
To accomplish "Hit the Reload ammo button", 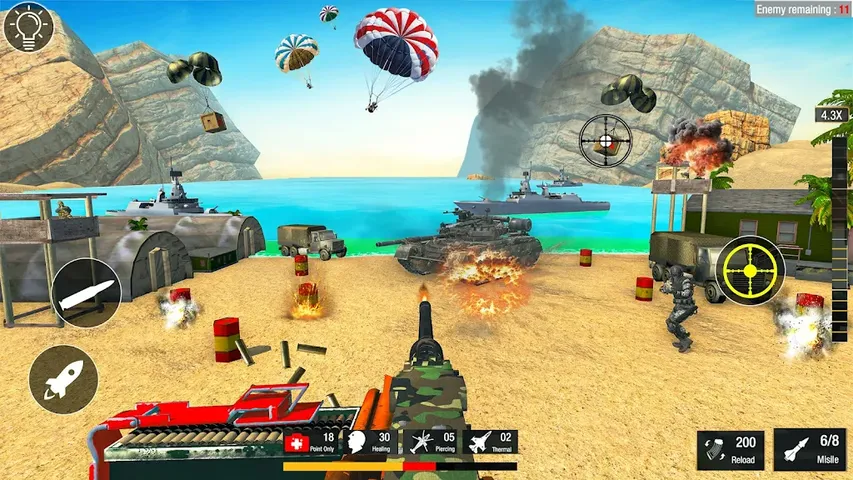I will (x=730, y=450).
